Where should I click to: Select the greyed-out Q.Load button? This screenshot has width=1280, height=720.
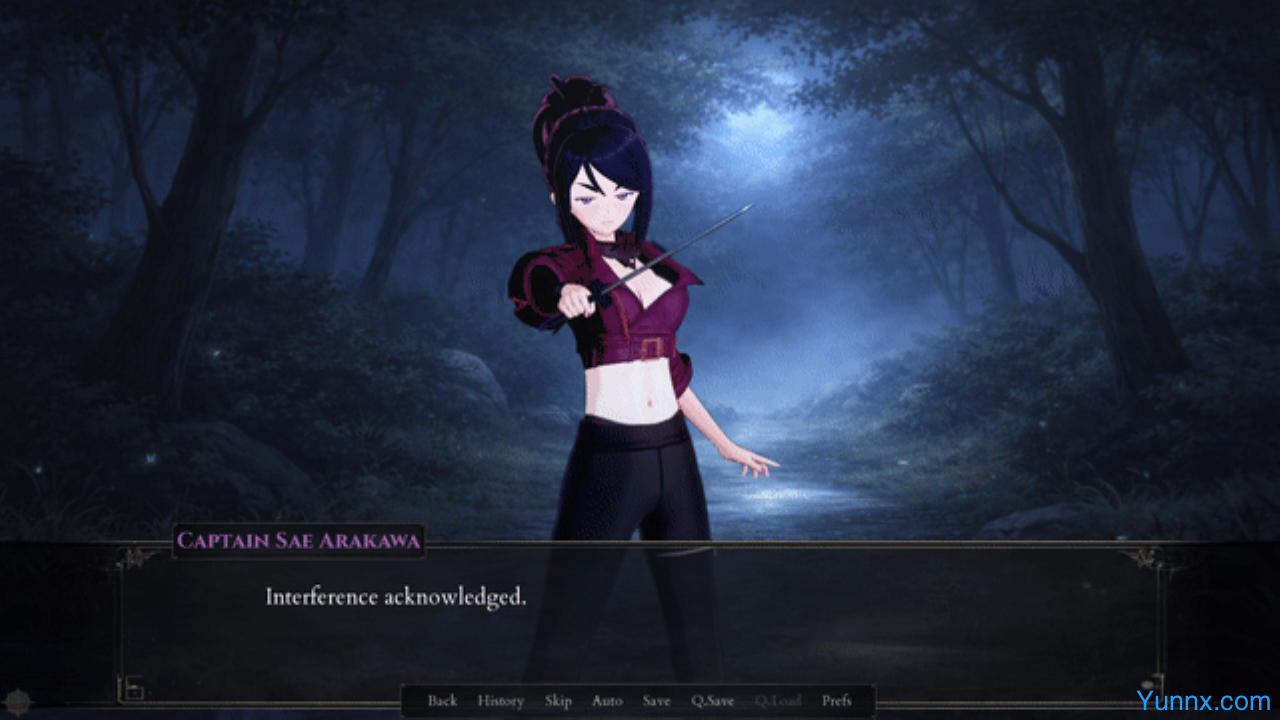point(778,701)
